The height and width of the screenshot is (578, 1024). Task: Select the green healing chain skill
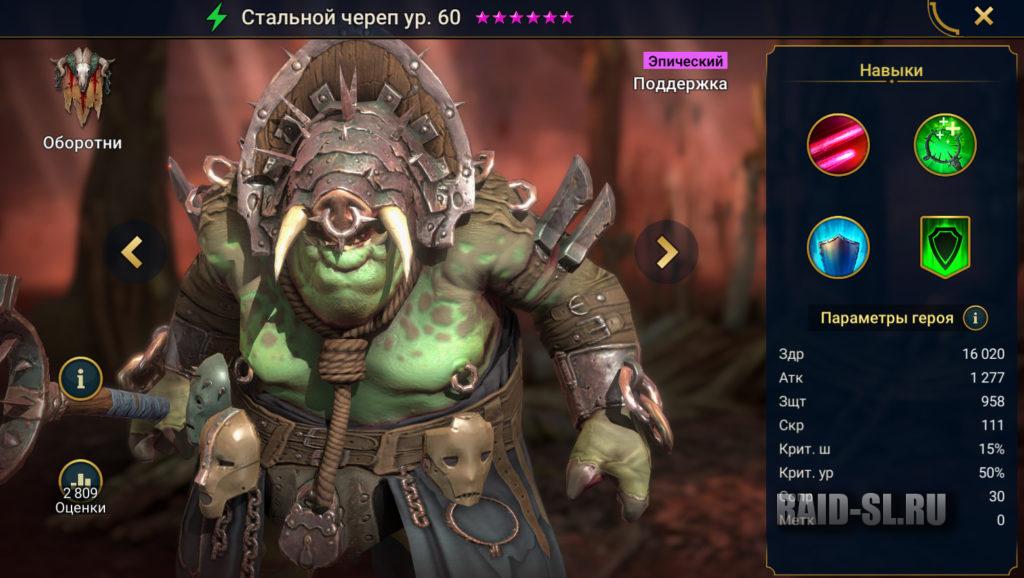[x=945, y=145]
